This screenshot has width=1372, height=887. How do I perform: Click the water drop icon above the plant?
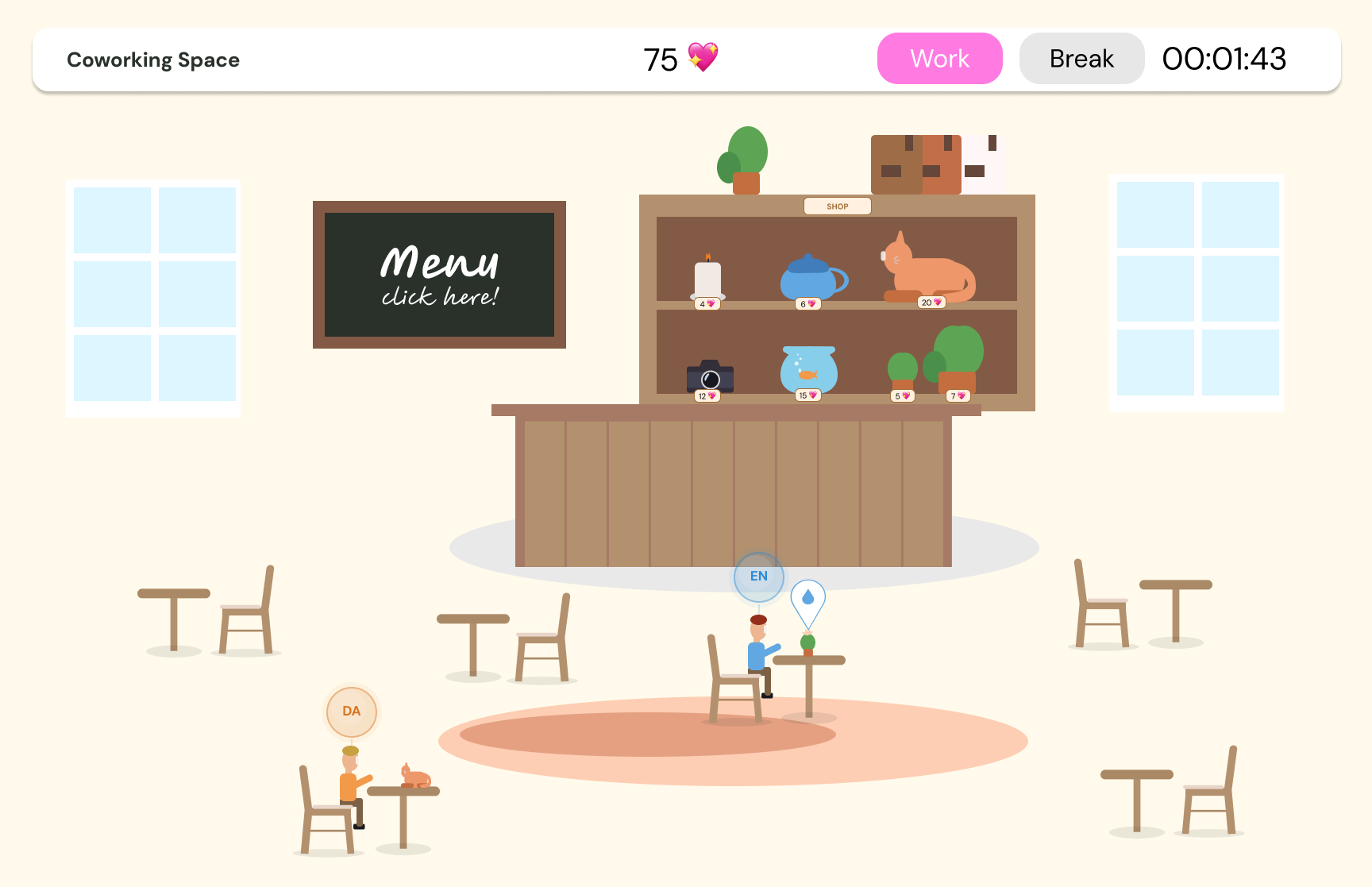pos(807,599)
